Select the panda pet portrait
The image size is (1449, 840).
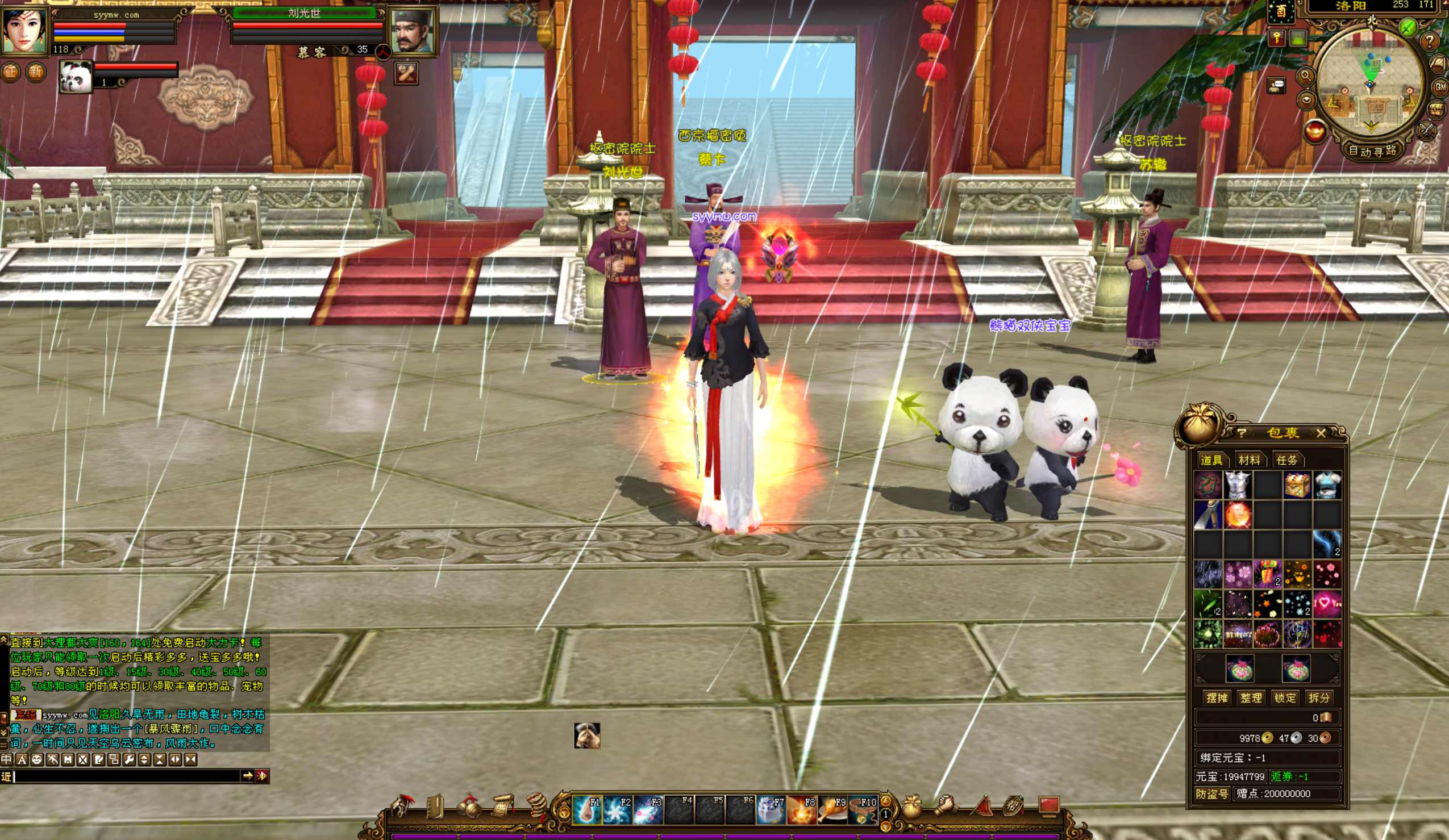76,77
